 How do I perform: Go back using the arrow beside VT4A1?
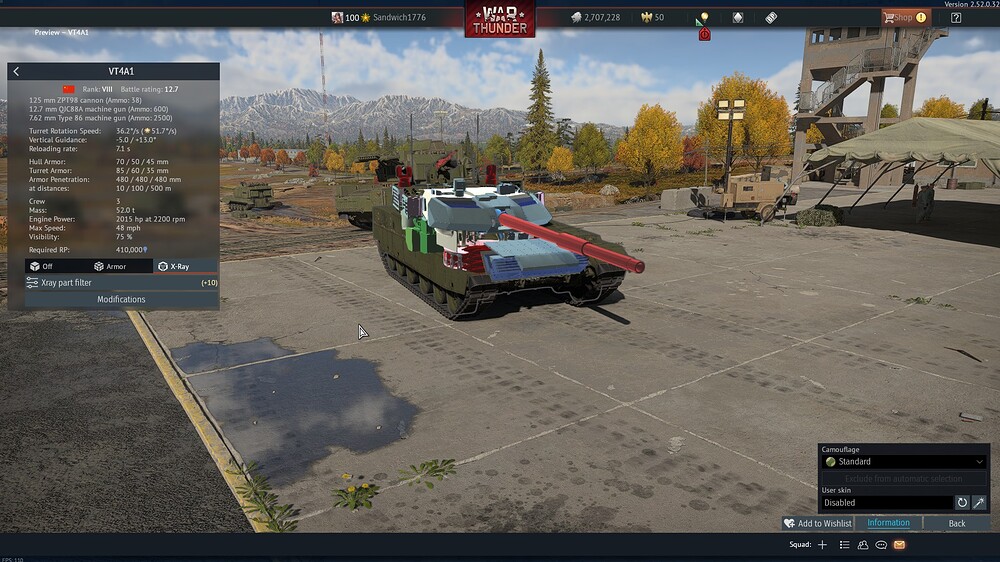[16, 71]
